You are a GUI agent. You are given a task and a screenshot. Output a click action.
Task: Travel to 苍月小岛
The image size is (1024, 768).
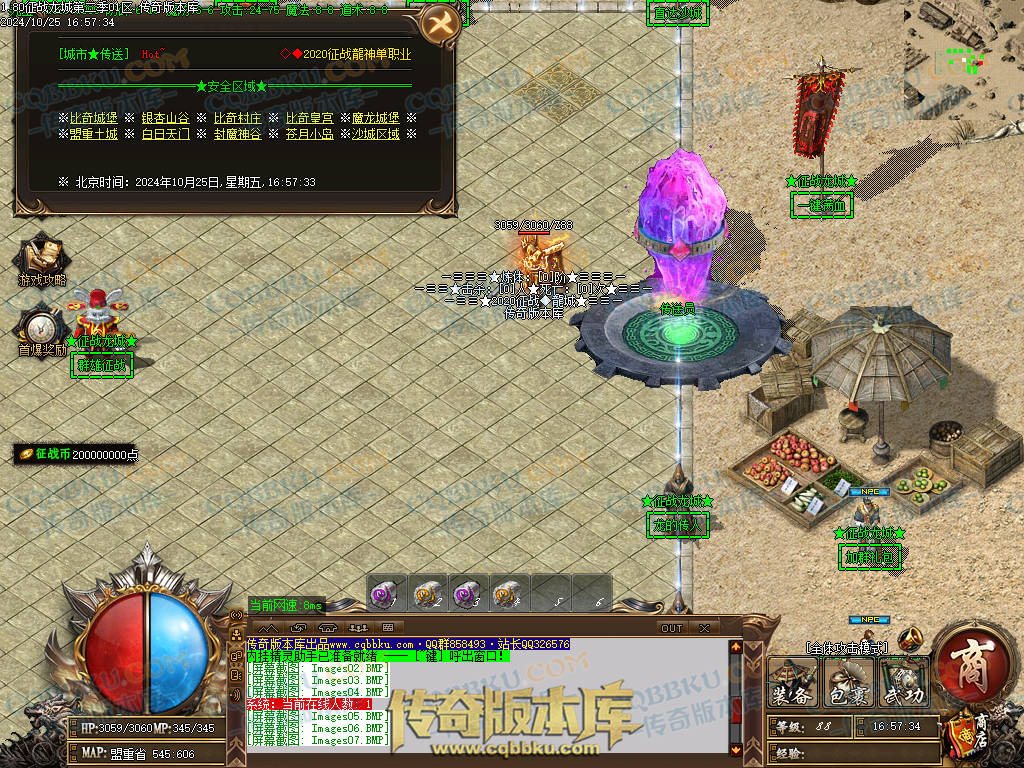309,134
